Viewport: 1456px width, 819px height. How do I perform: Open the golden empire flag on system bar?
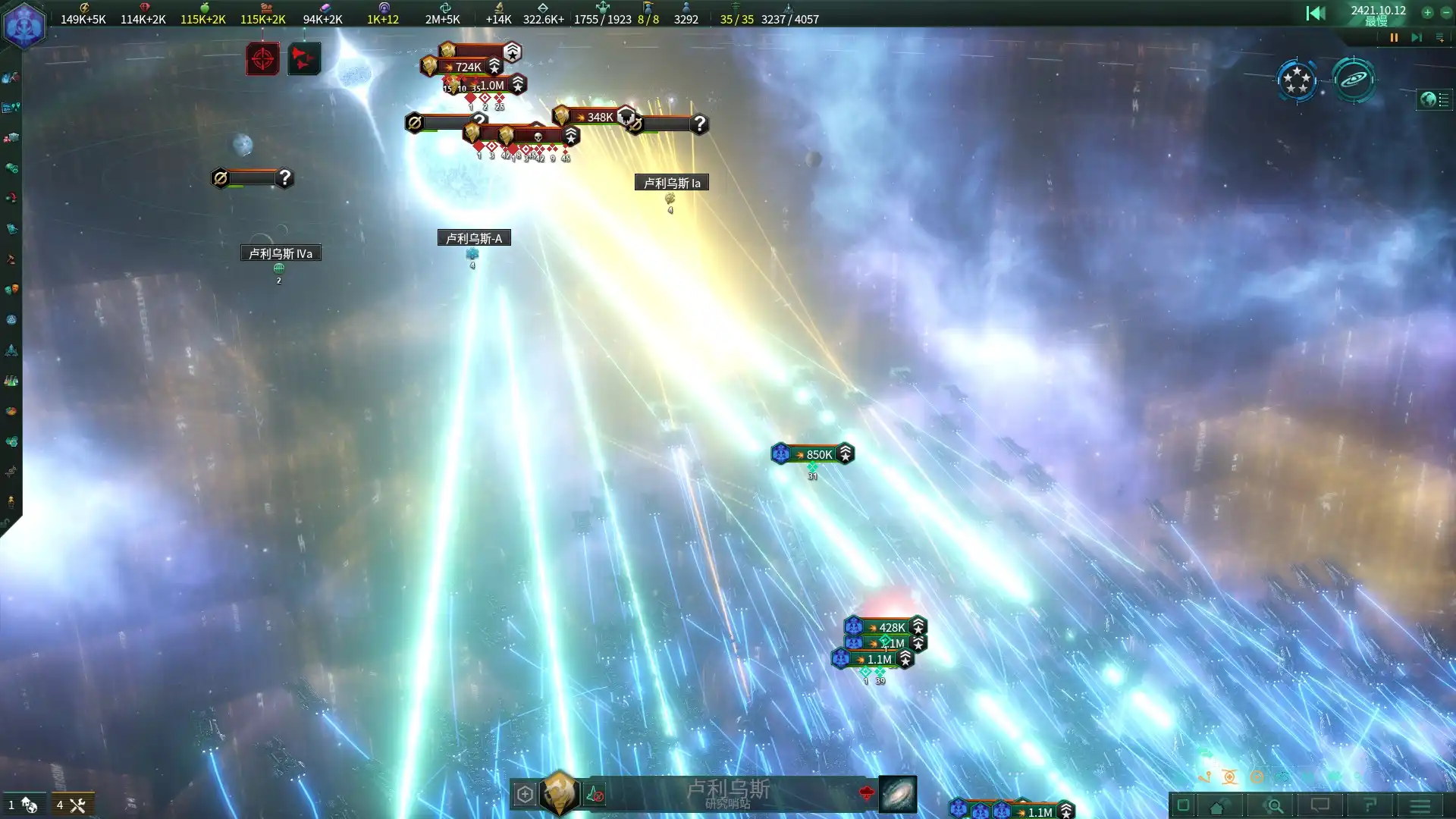[x=560, y=793]
